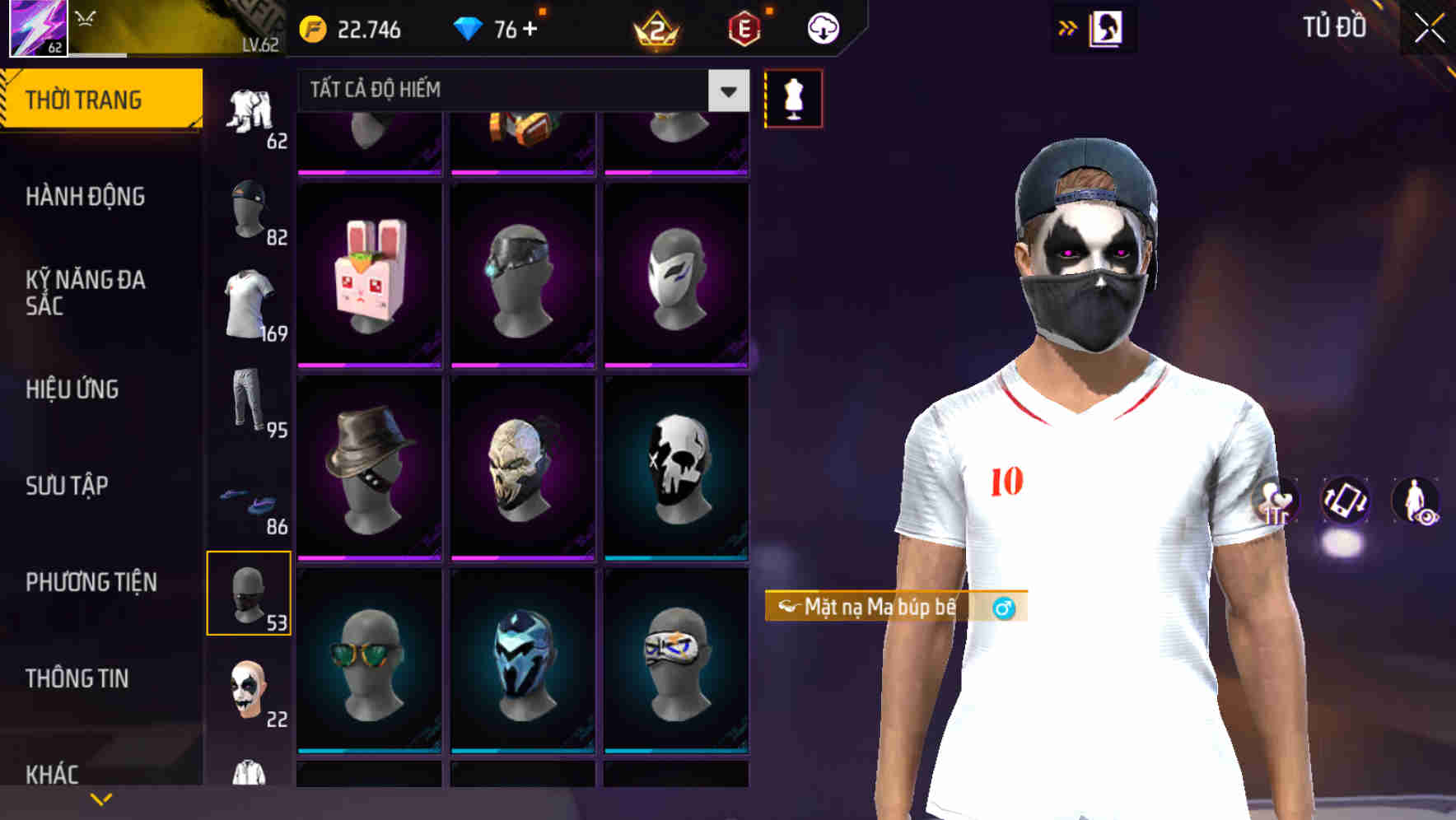Open the HIỆU ỨNG section
Image resolution: width=1456 pixels, height=820 pixels.
coord(74,389)
